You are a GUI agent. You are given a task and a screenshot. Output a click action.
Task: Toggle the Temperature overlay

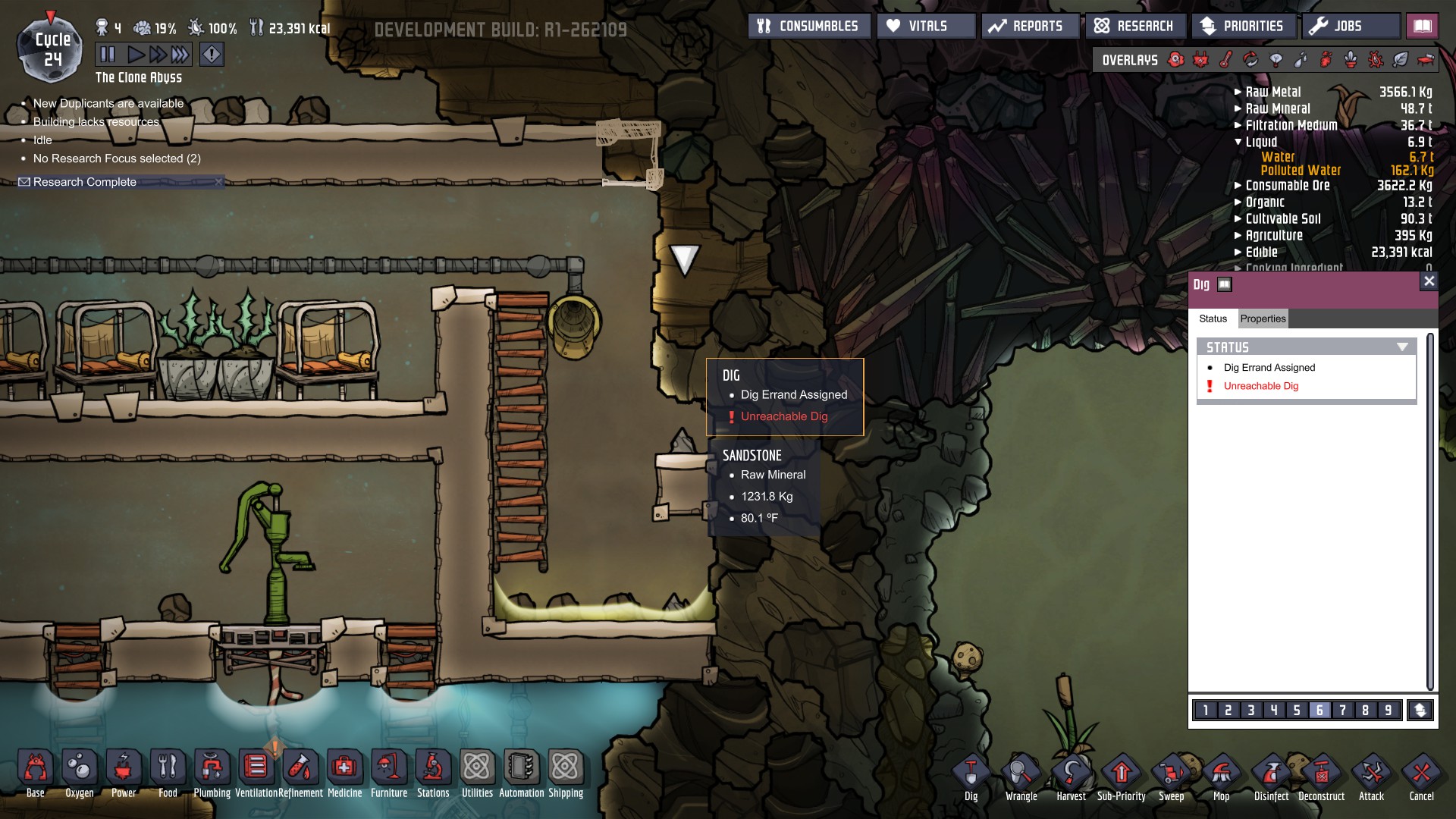(x=1225, y=59)
